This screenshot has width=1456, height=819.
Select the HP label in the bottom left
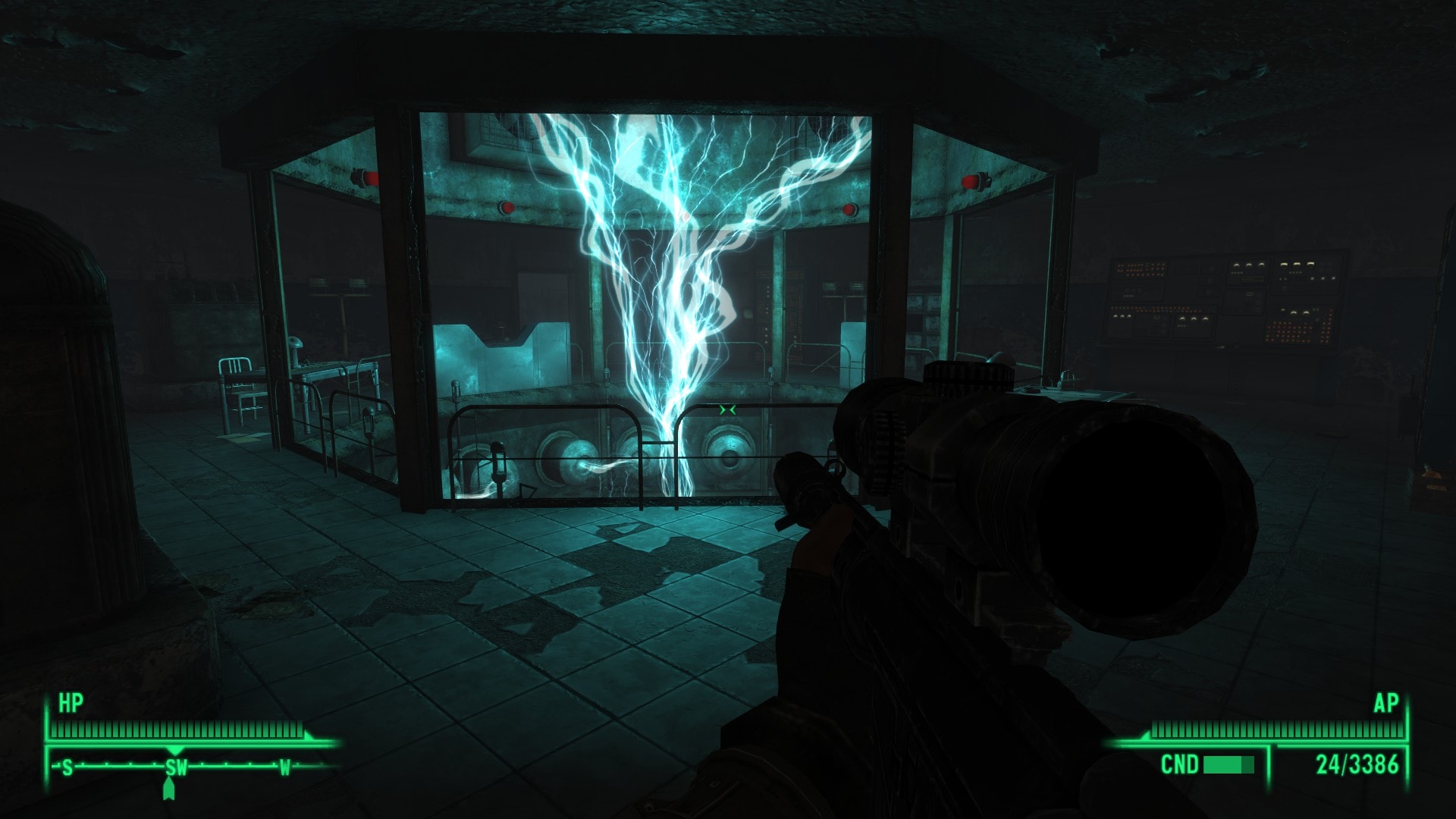(72, 701)
